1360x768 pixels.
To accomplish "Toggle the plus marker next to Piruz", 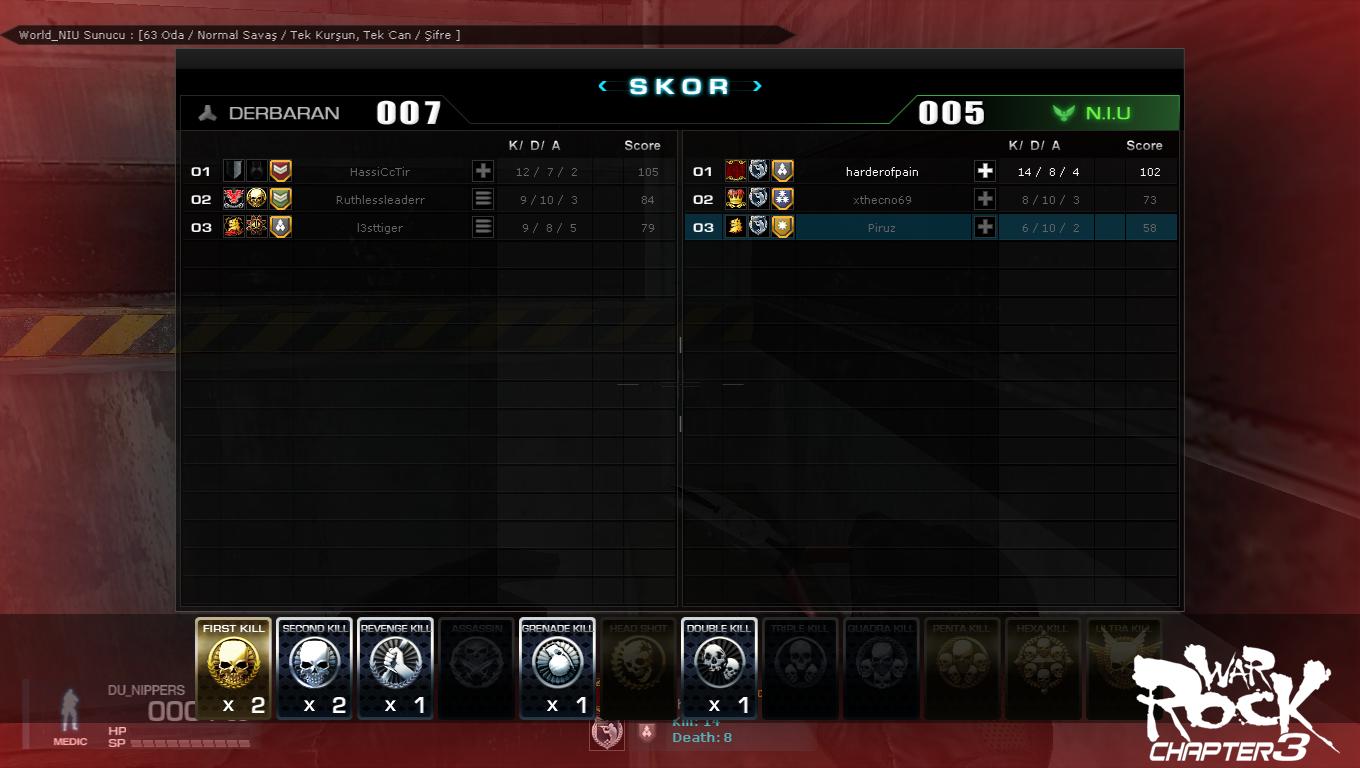I will [x=984, y=227].
